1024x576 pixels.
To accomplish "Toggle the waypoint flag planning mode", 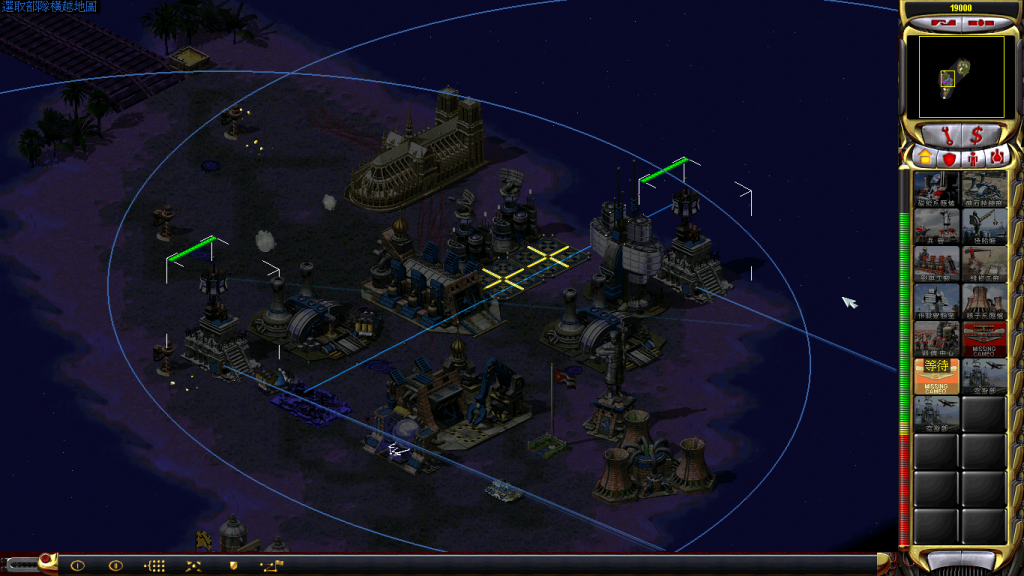I will tap(272, 566).
